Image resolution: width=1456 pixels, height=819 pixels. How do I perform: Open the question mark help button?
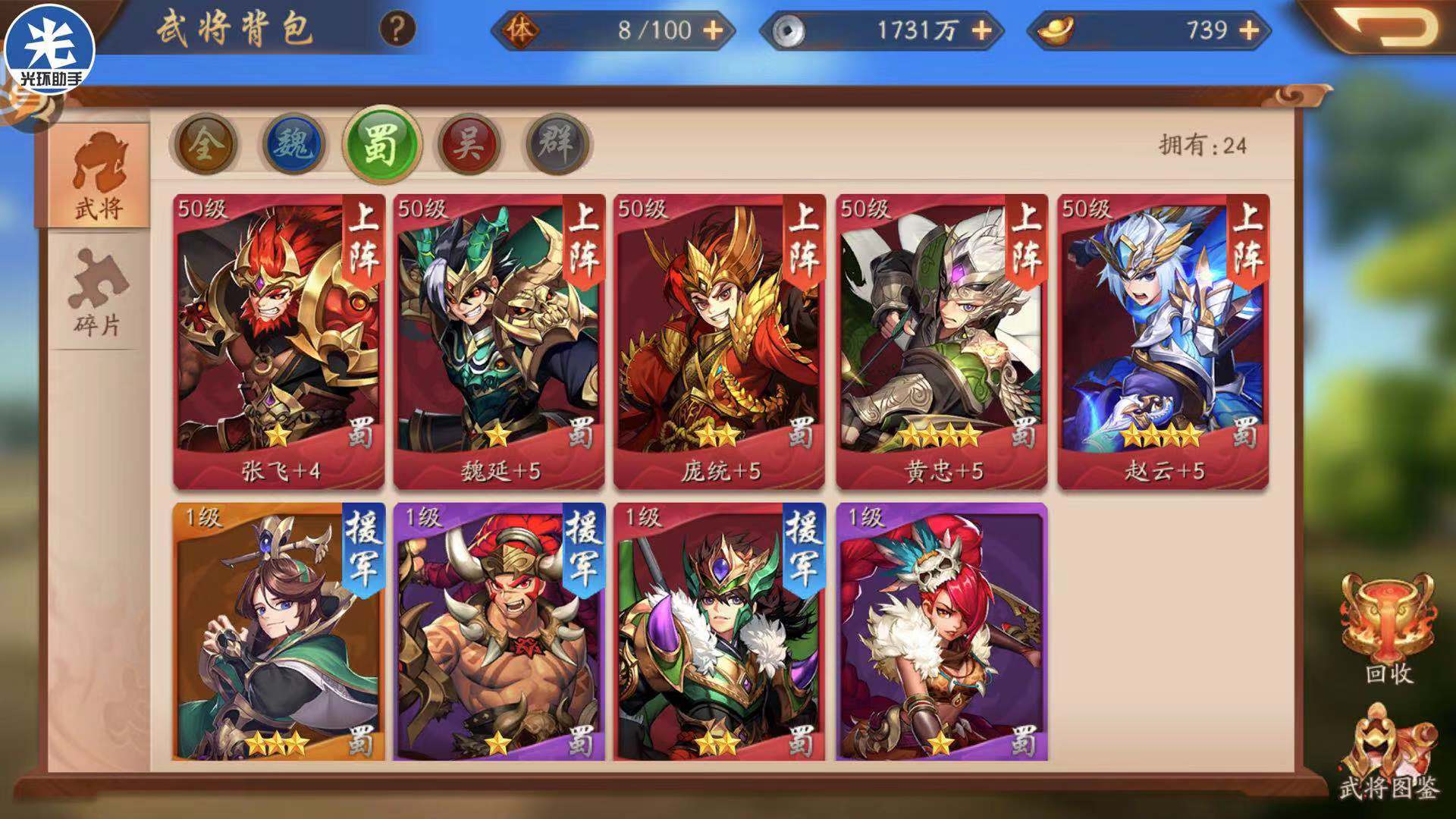point(397,30)
